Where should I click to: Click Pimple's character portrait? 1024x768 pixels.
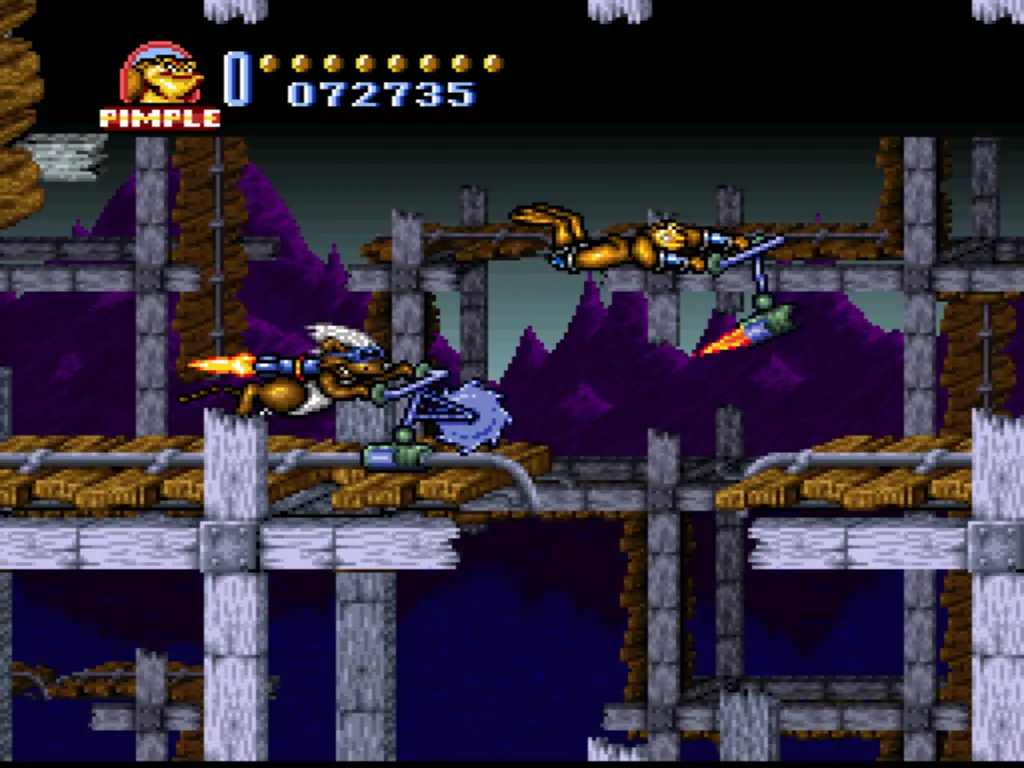pos(160,76)
